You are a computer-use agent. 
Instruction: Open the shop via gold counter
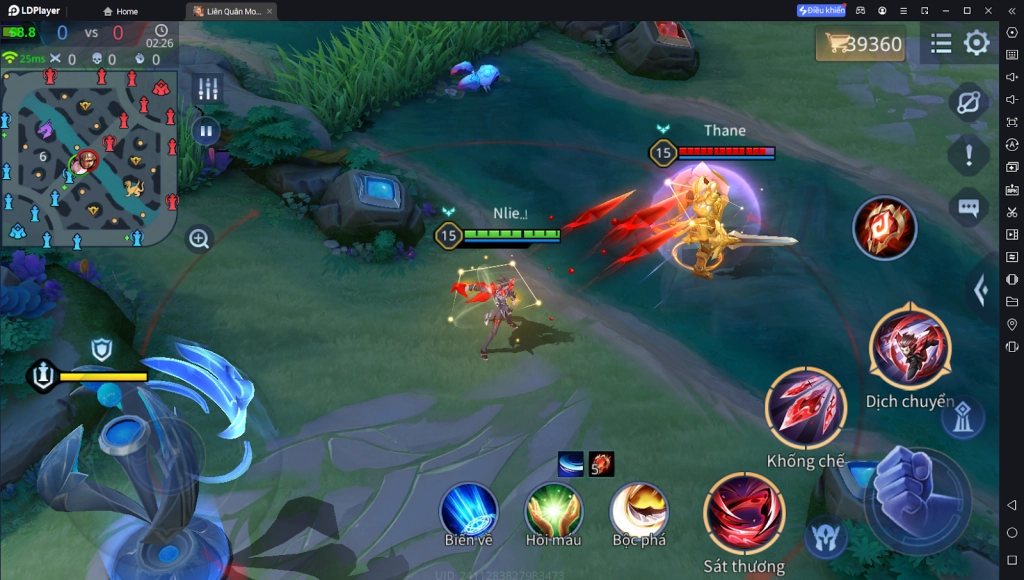(860, 44)
